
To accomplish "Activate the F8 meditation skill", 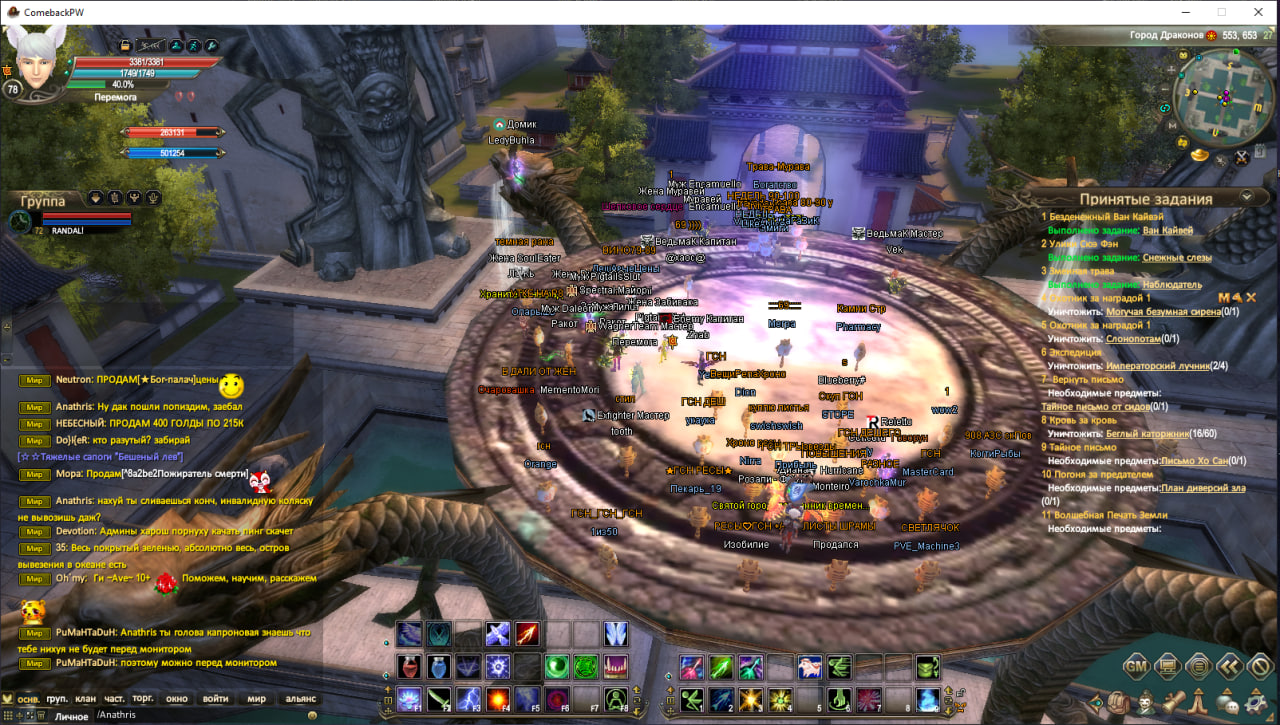I will point(616,698).
